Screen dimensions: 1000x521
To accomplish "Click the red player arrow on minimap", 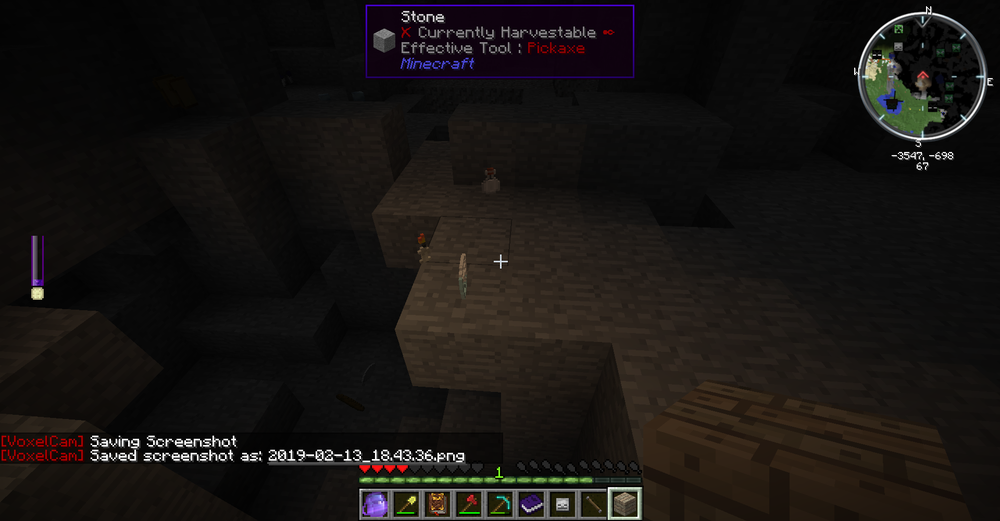I will pos(921,74).
